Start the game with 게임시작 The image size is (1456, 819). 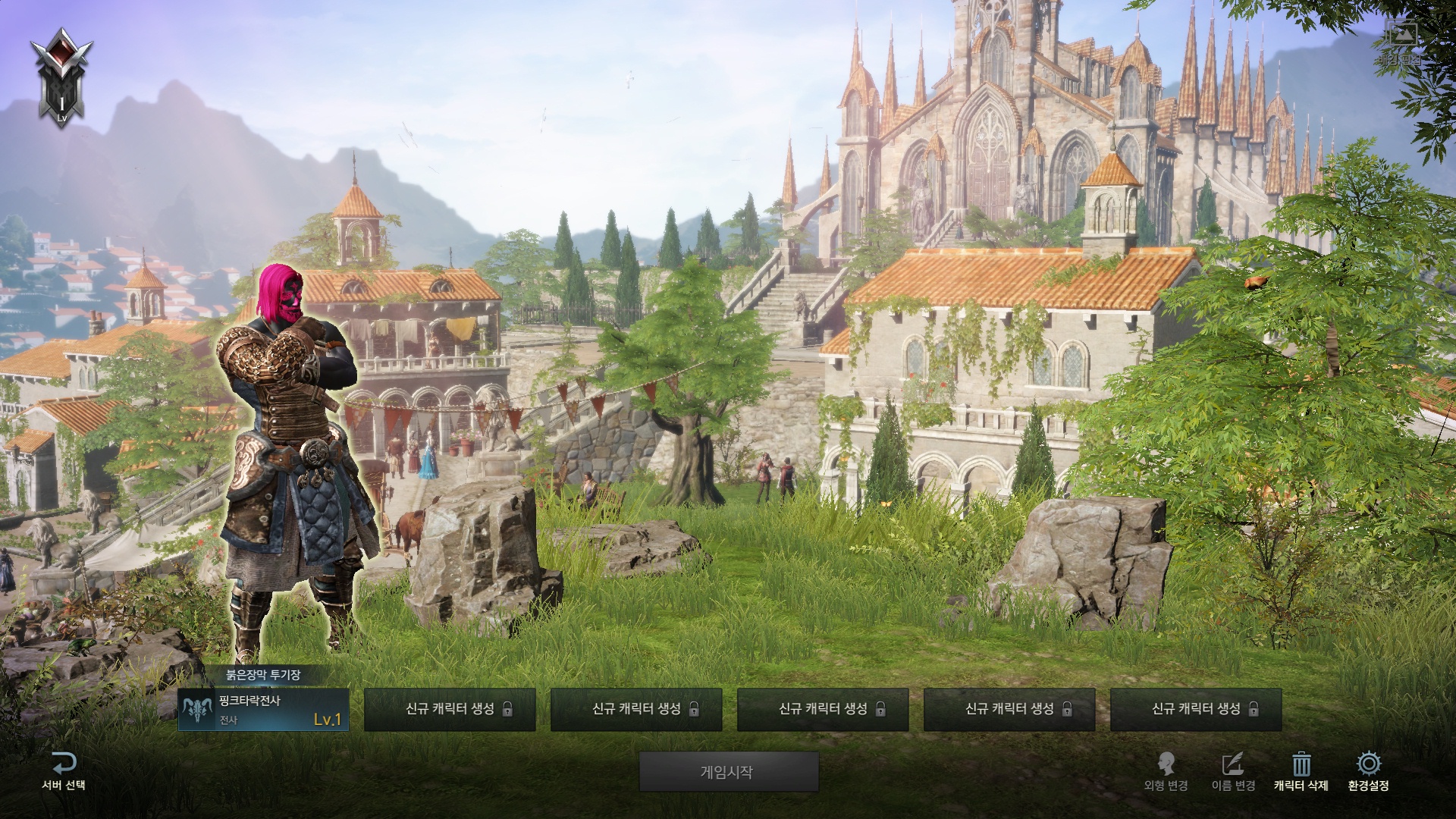pos(728,772)
